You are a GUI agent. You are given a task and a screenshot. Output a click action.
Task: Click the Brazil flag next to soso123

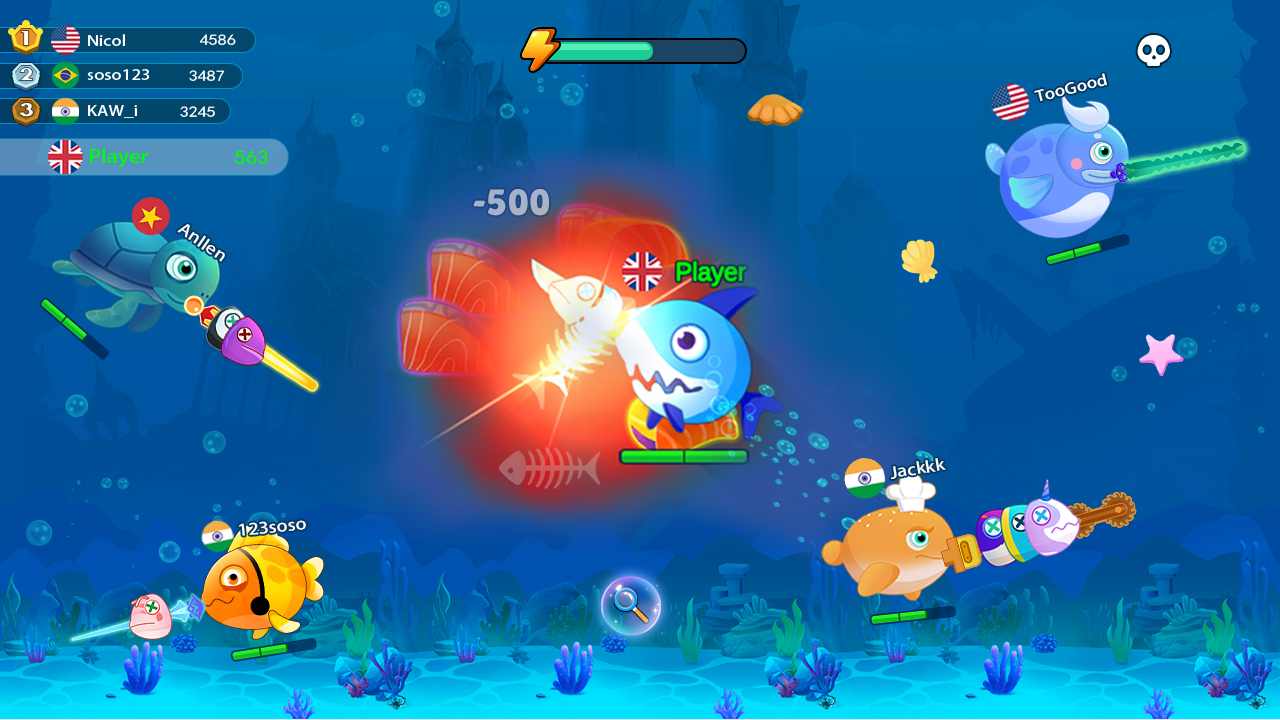(65, 76)
